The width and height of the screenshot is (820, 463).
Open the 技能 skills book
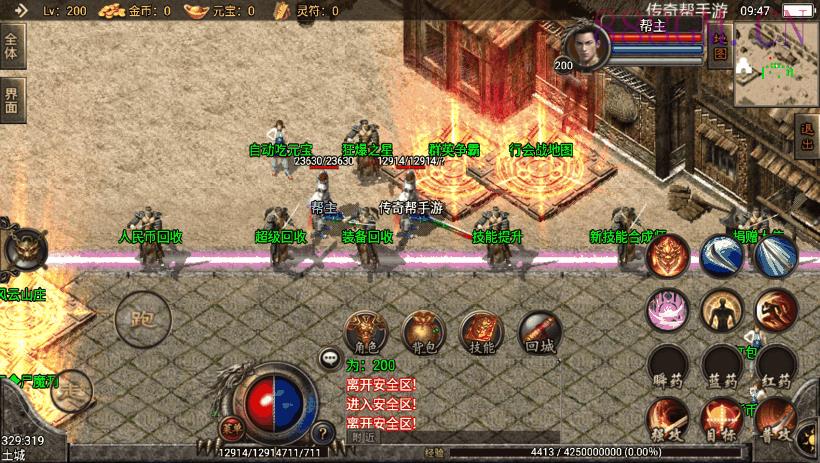(x=481, y=331)
